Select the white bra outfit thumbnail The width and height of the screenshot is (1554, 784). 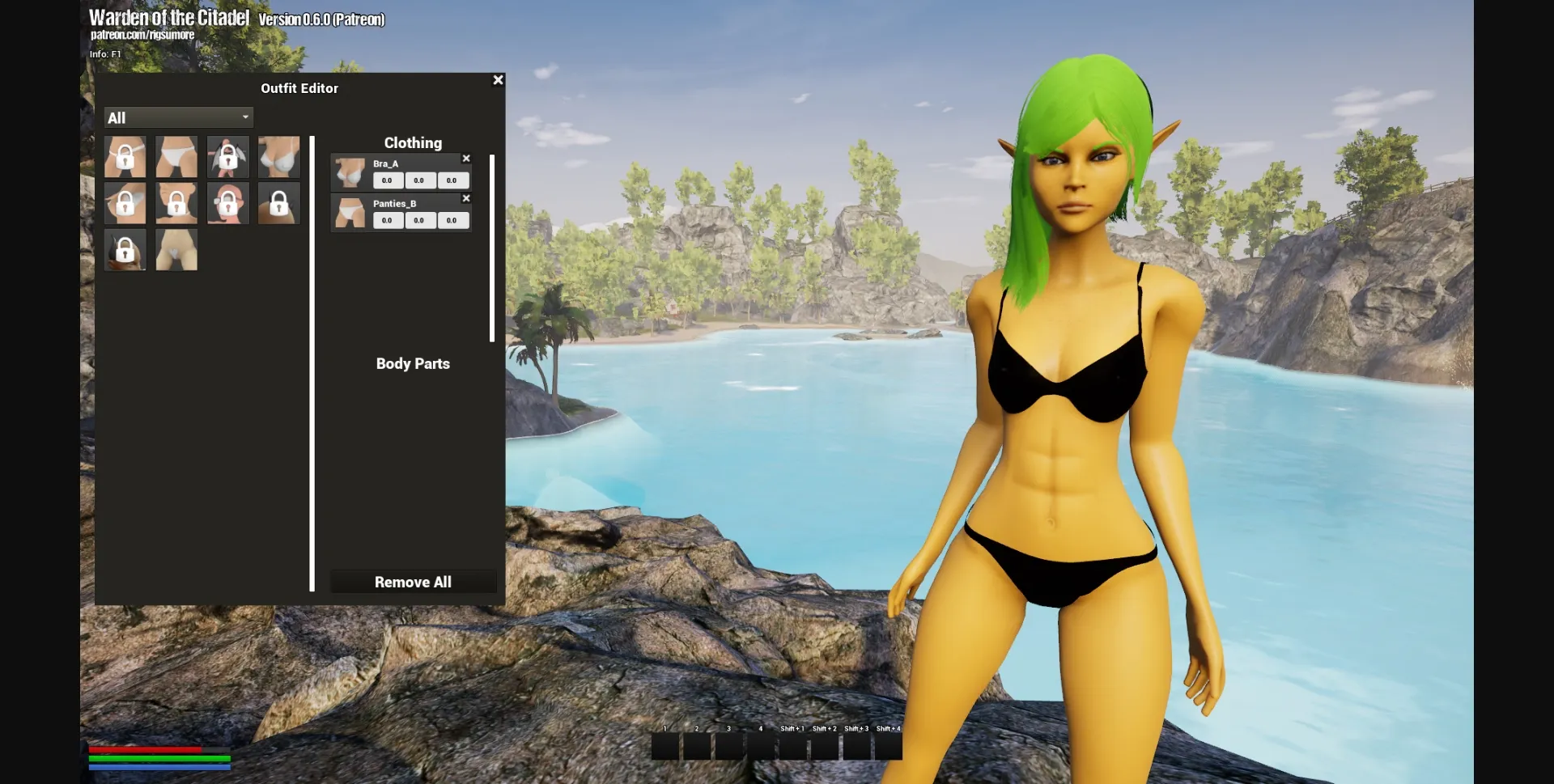point(278,157)
